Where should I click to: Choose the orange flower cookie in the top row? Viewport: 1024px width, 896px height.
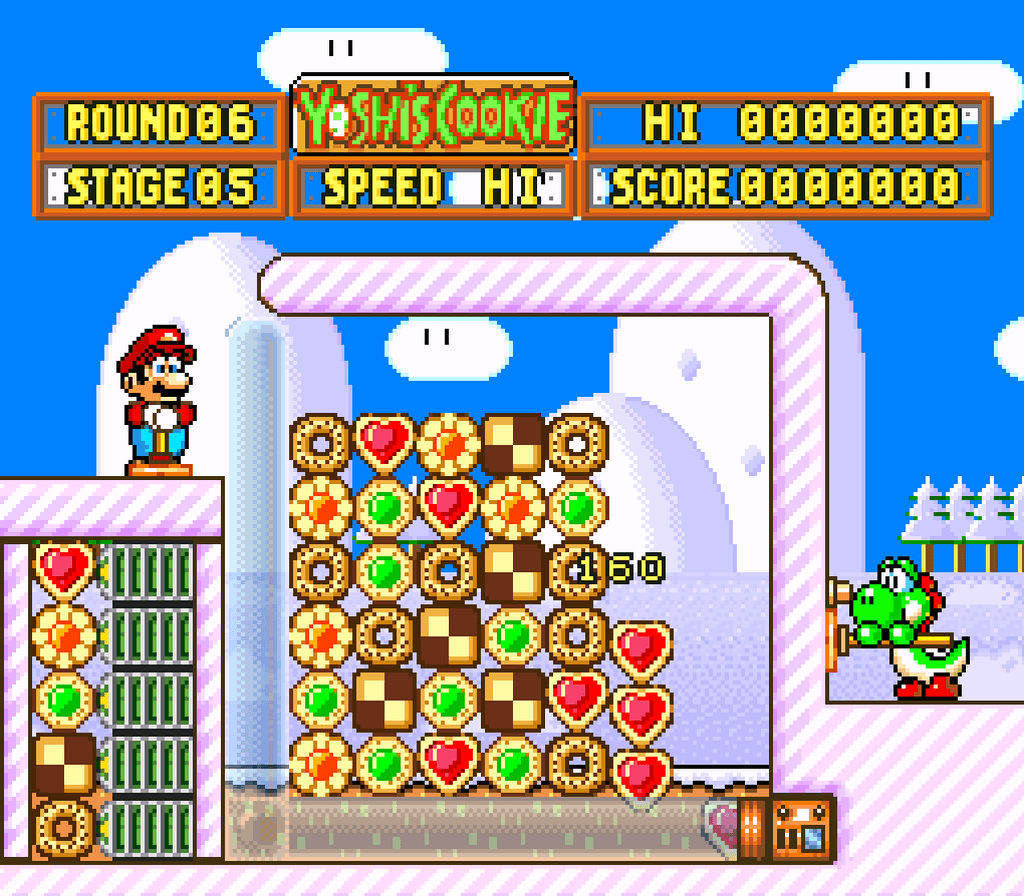(449, 442)
